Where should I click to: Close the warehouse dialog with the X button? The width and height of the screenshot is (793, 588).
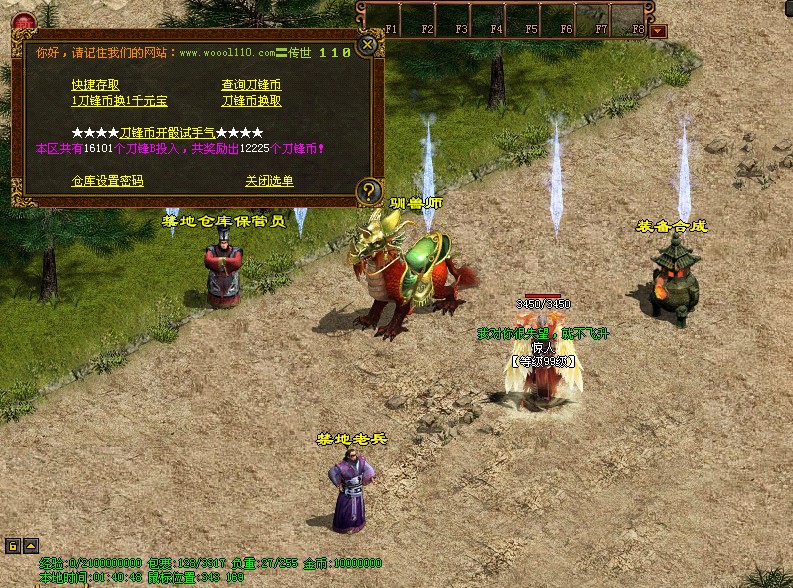point(368,44)
